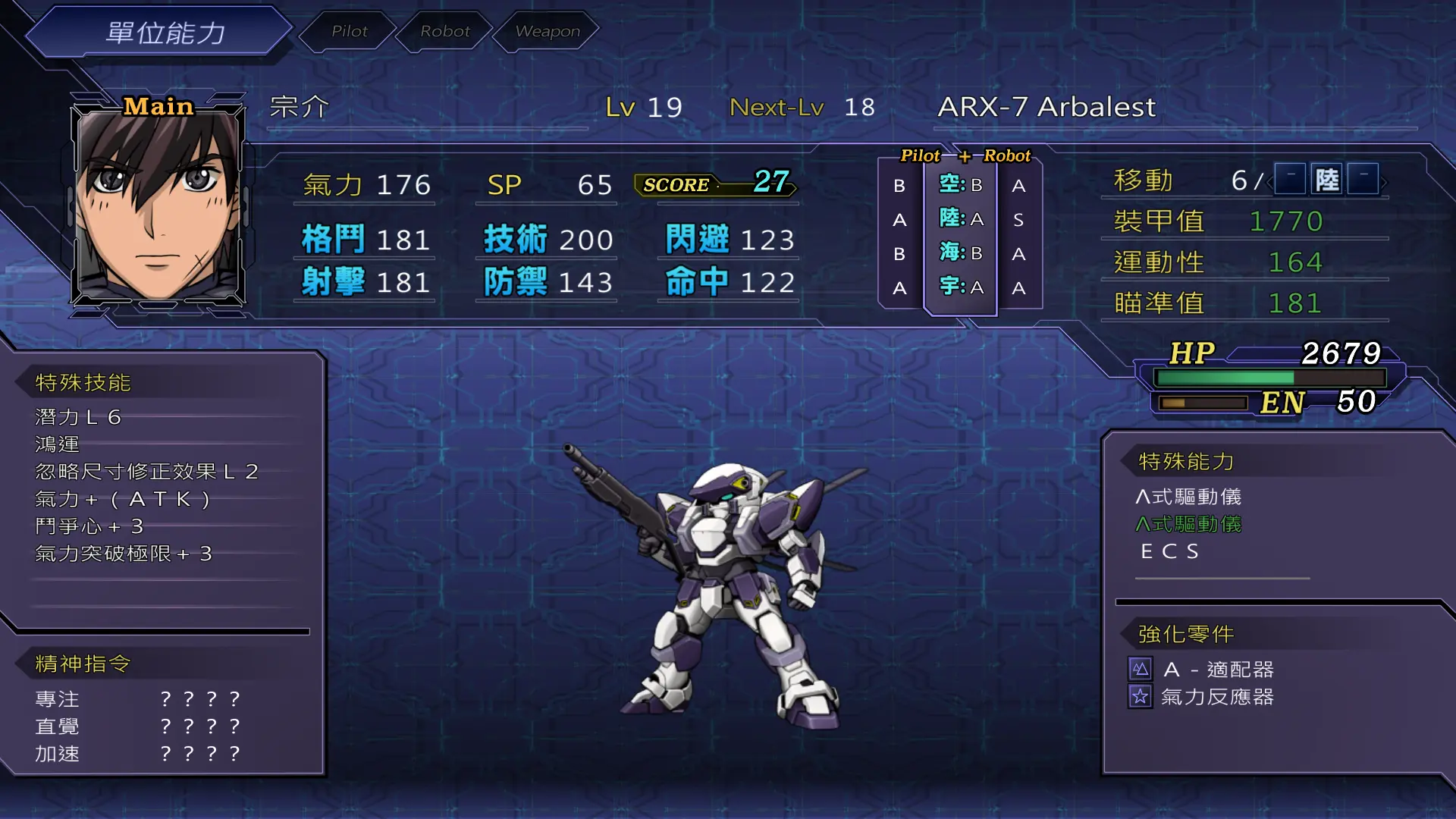The image size is (1456, 819).
Task: Click the 陸 terrain movement icon
Action: (1326, 180)
